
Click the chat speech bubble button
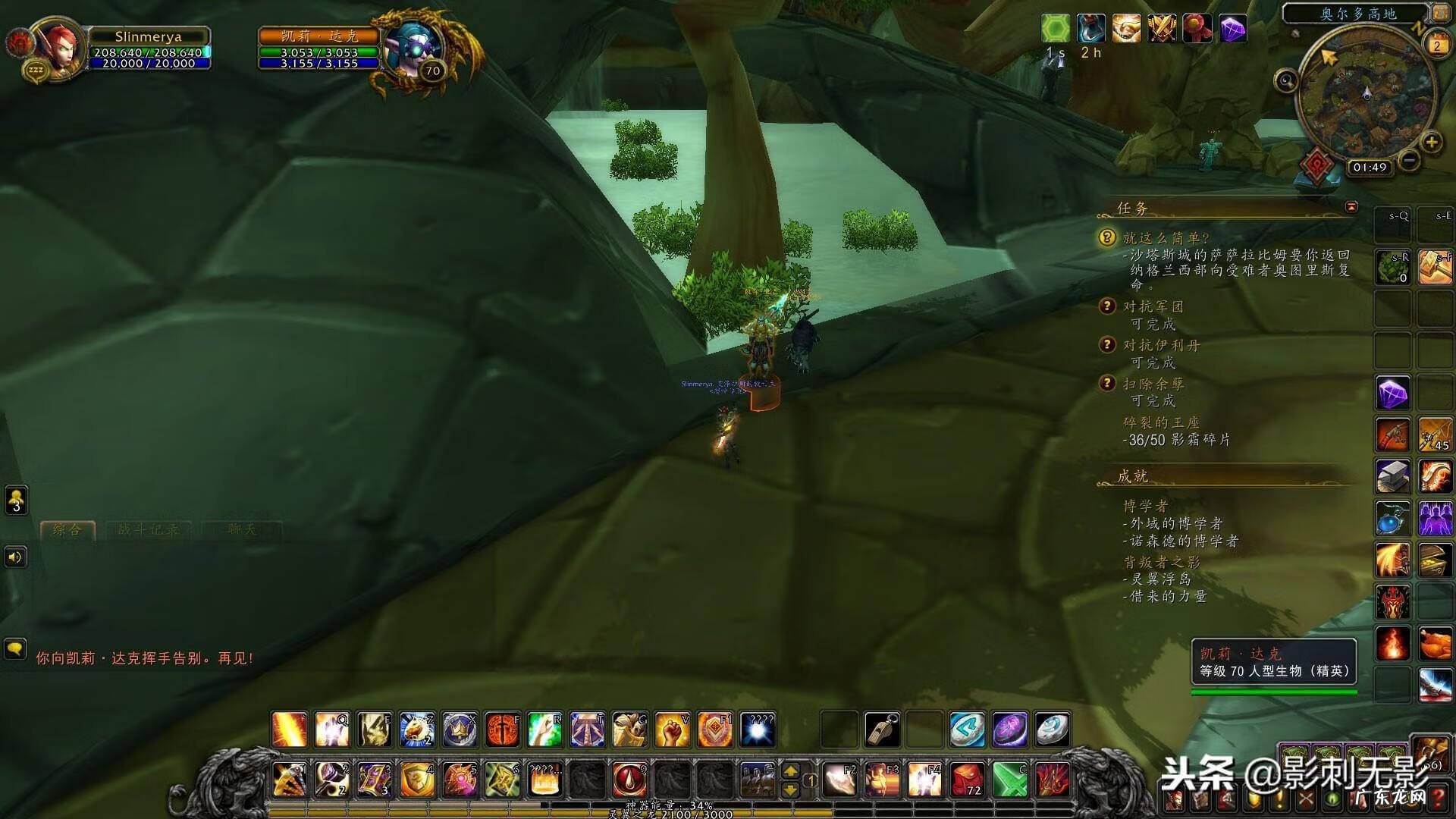15,649
